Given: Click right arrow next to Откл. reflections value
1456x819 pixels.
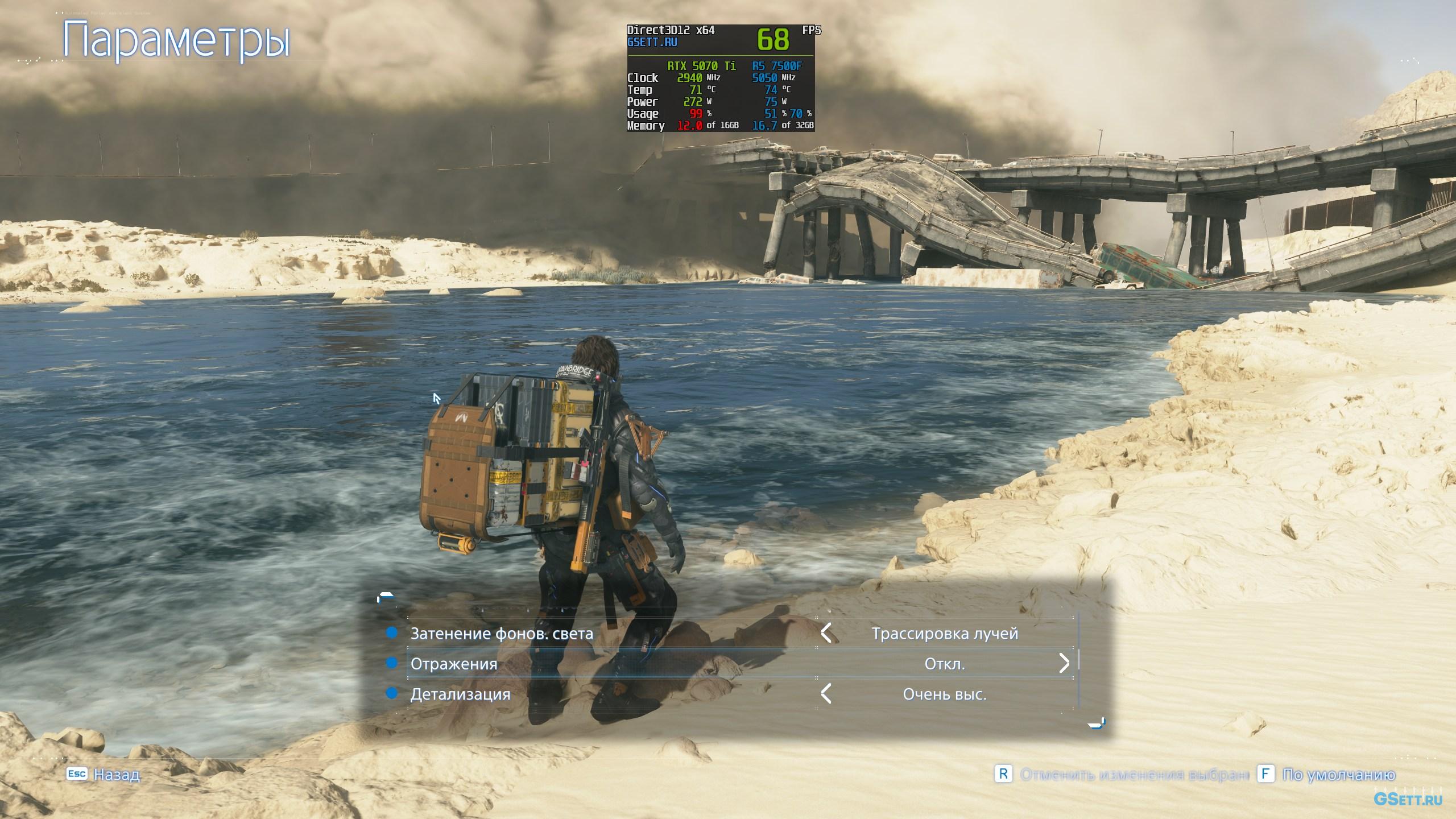Looking at the screenshot, I should pos(1064,663).
